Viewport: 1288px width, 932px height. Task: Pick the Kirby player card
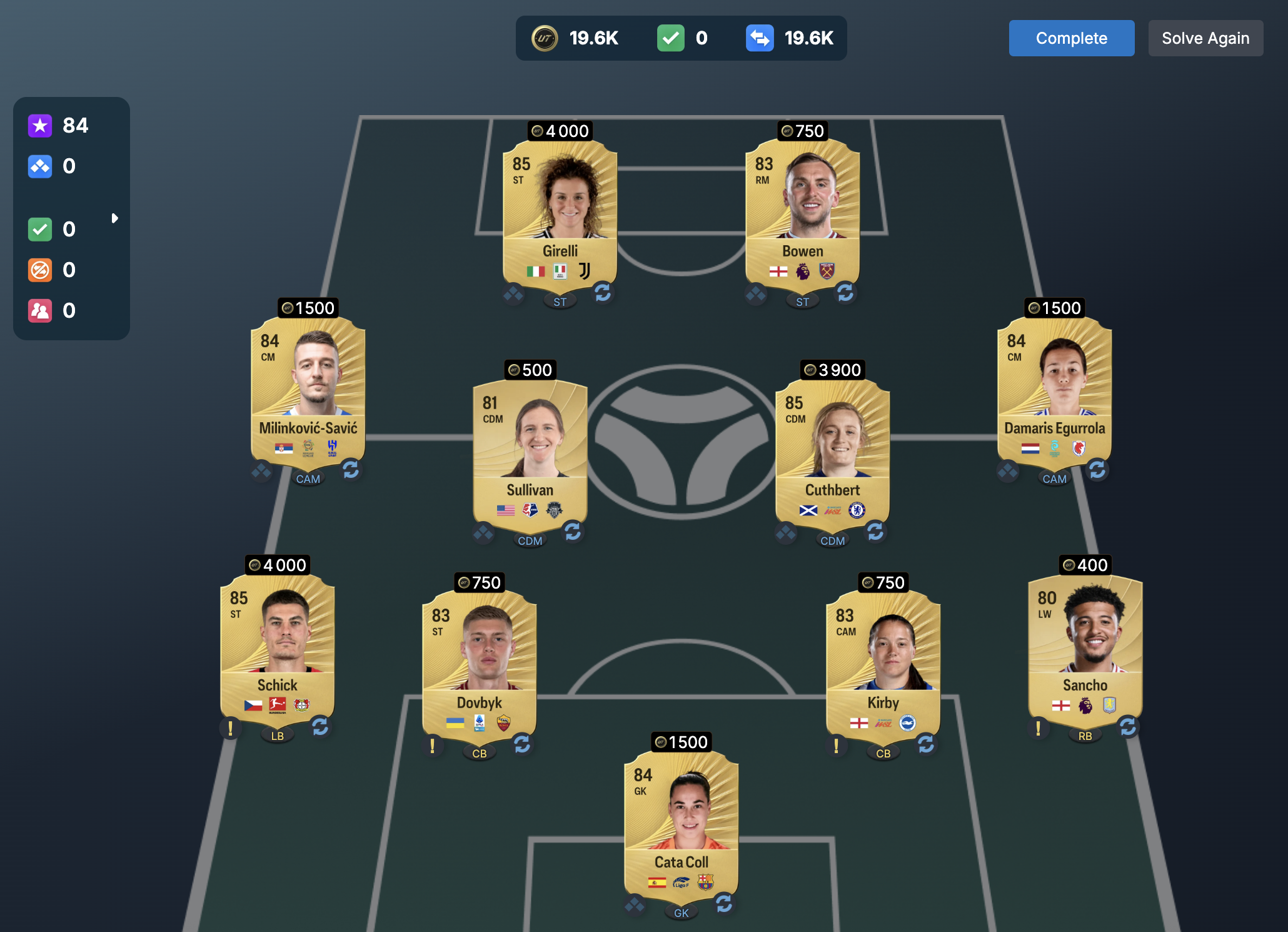[x=883, y=661]
